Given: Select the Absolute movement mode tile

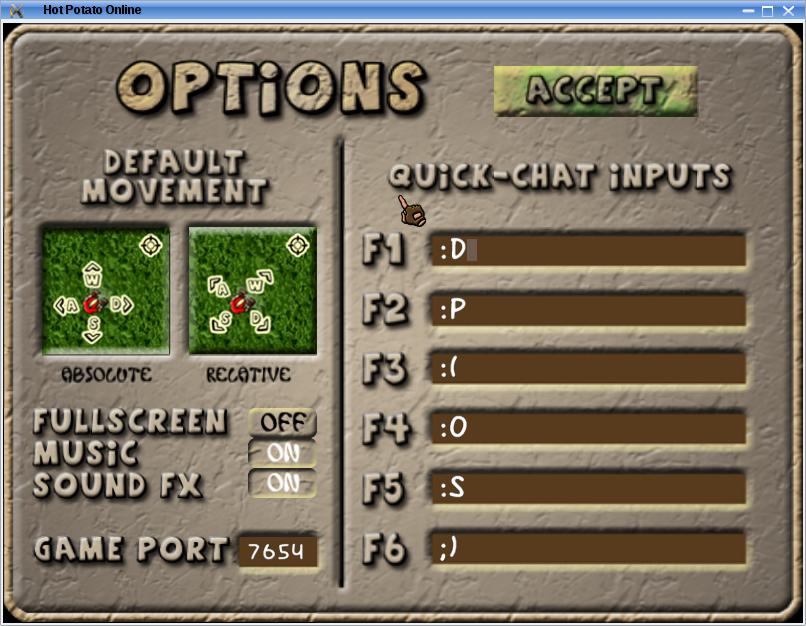Looking at the screenshot, I should 106,290.
